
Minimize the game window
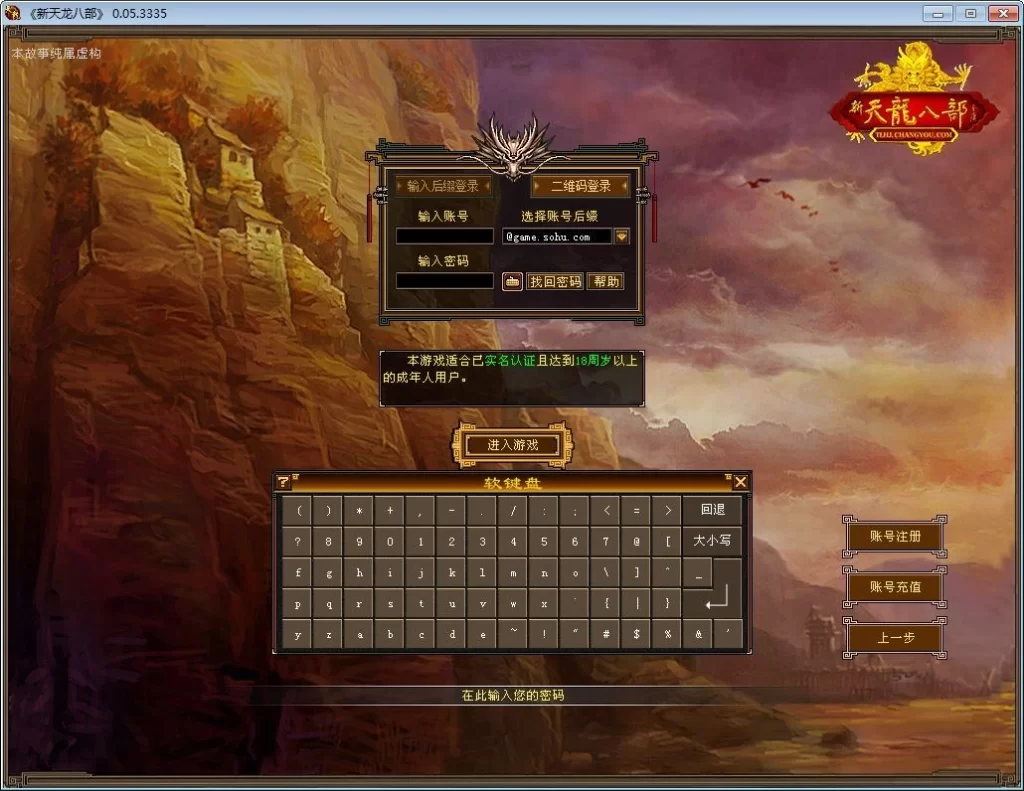(939, 13)
